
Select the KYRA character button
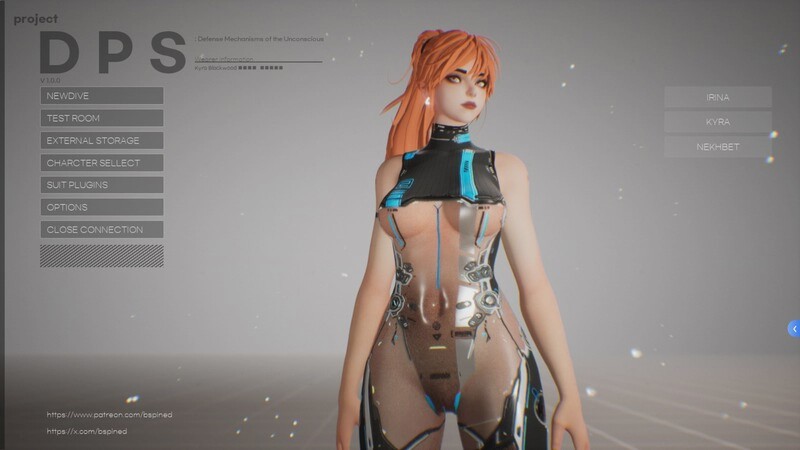pyautogui.click(x=717, y=122)
